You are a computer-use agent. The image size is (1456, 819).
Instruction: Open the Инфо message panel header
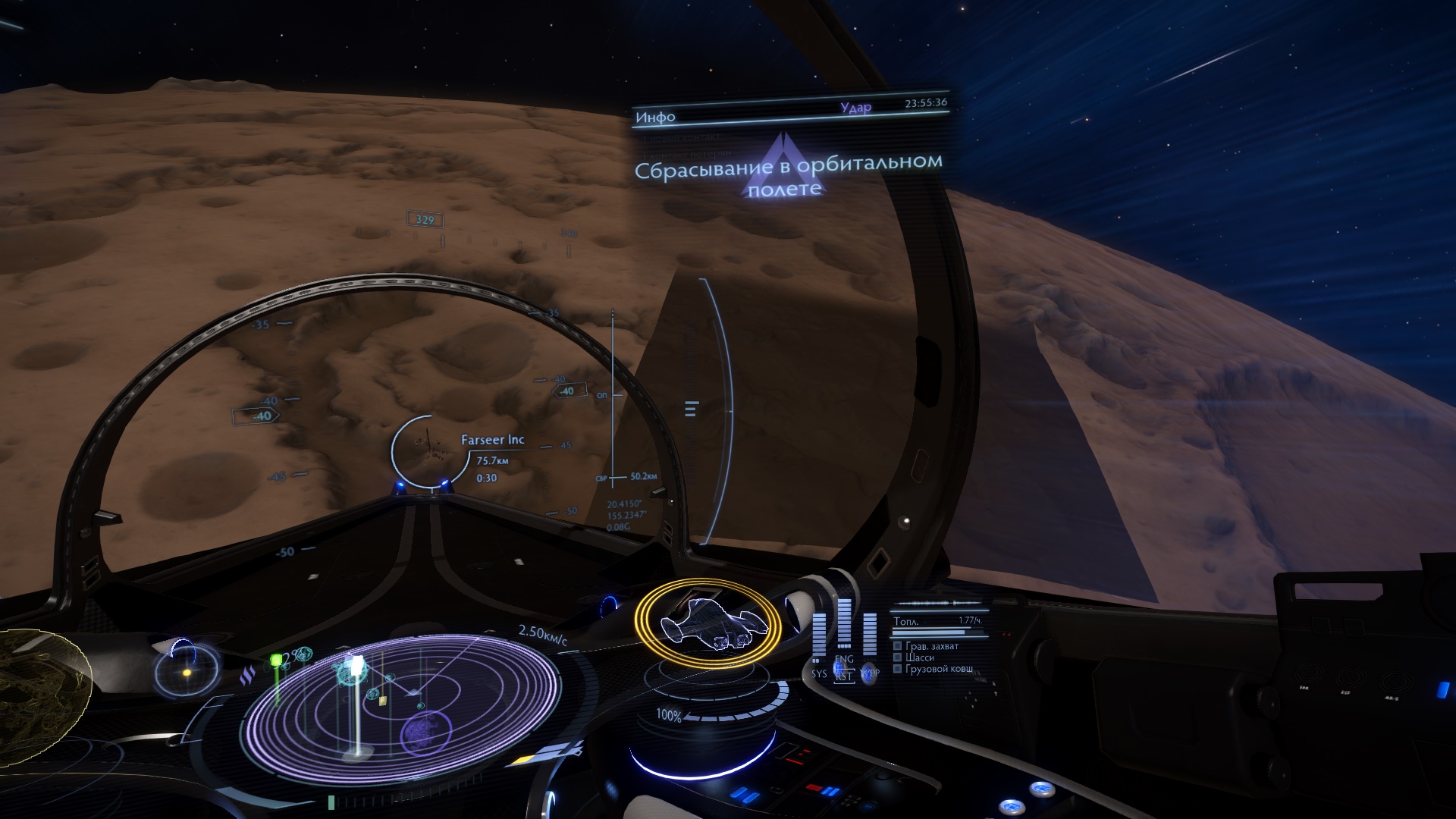(655, 117)
